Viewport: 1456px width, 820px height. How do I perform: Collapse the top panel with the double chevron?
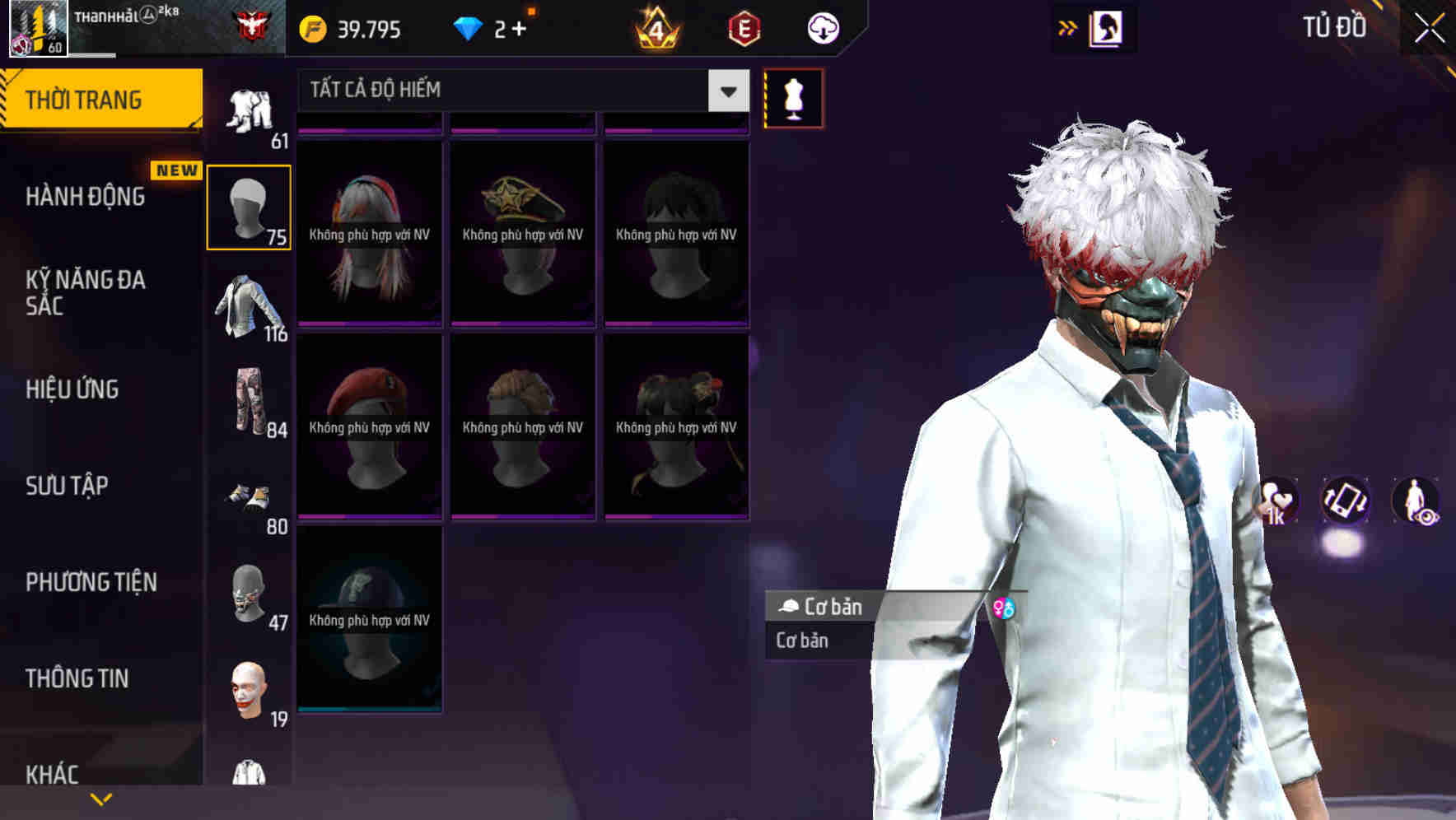(x=1067, y=27)
